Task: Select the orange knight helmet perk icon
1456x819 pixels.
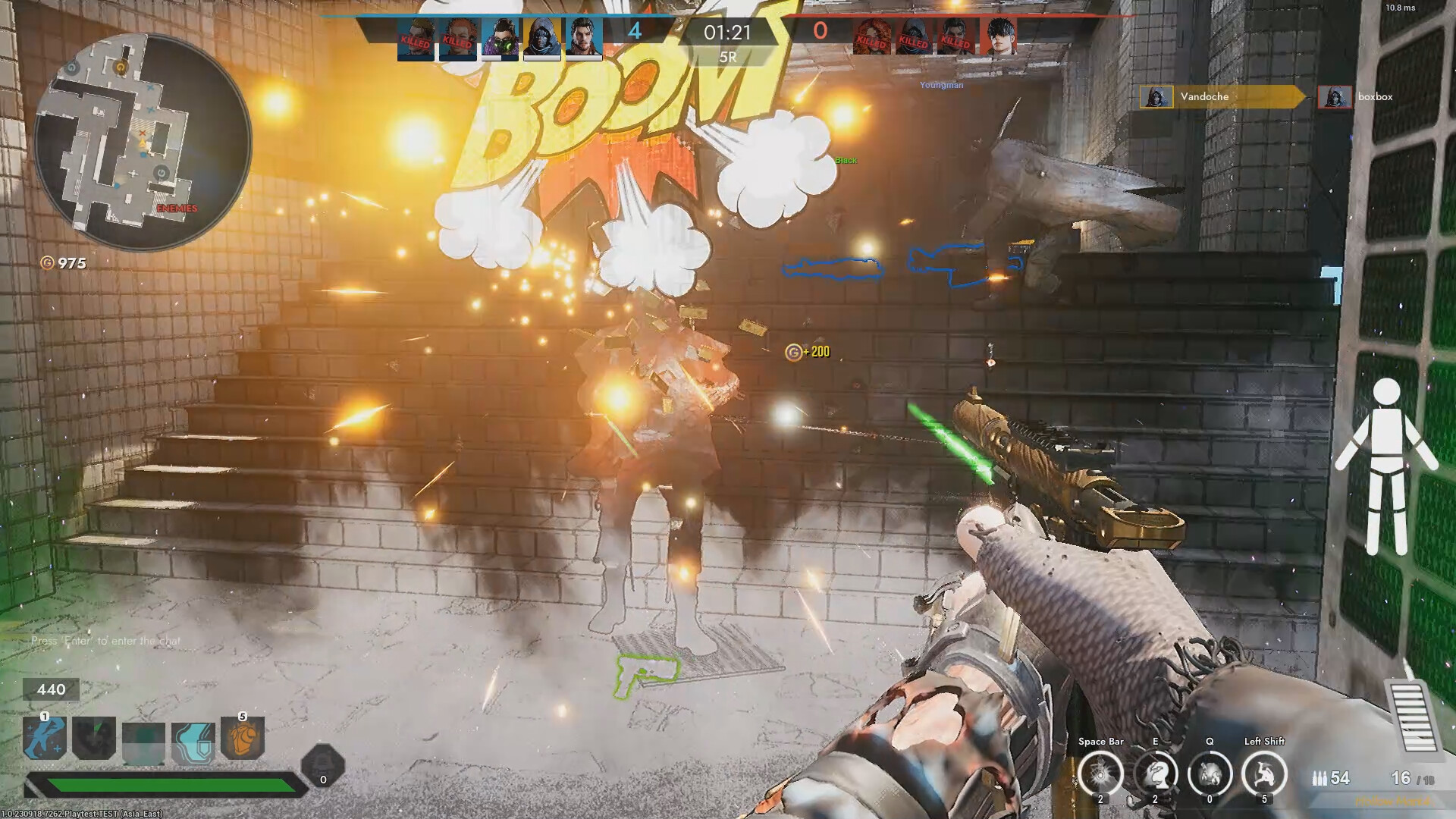Action: tap(243, 739)
